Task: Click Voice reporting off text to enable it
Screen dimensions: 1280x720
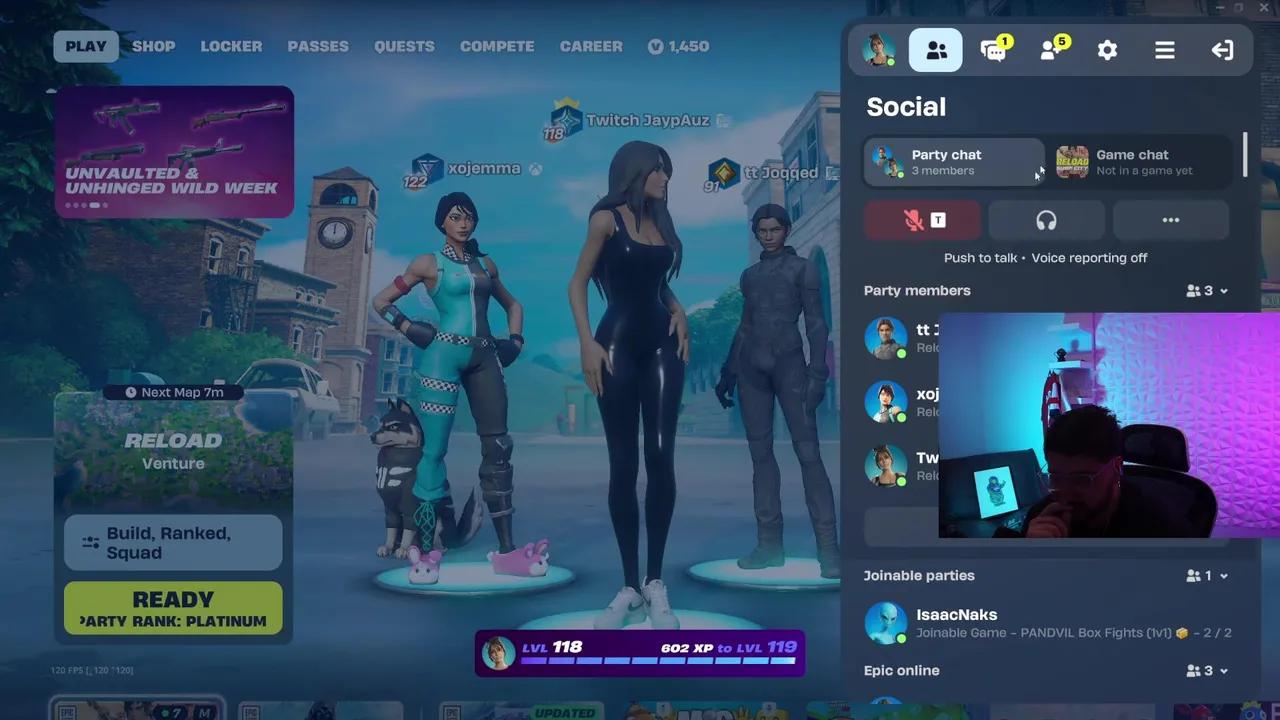Action: tap(1089, 258)
